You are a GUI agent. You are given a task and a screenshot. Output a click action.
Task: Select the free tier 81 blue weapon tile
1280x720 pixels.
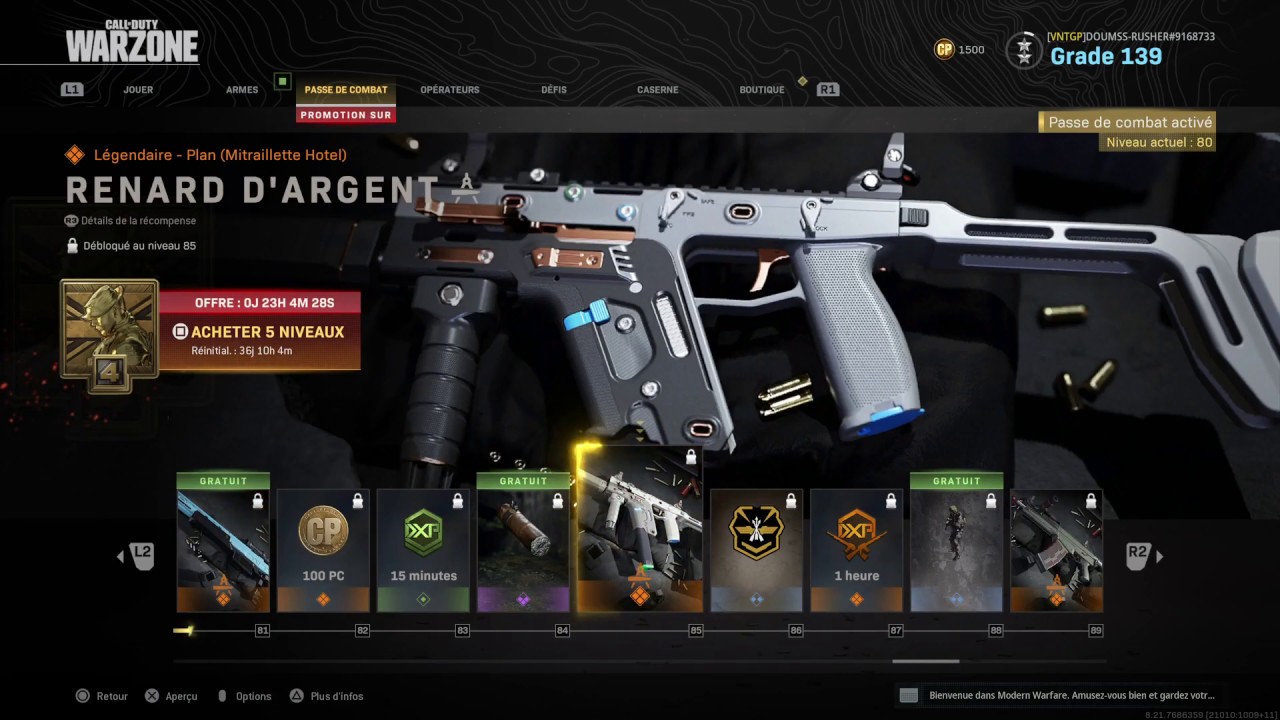[223, 545]
